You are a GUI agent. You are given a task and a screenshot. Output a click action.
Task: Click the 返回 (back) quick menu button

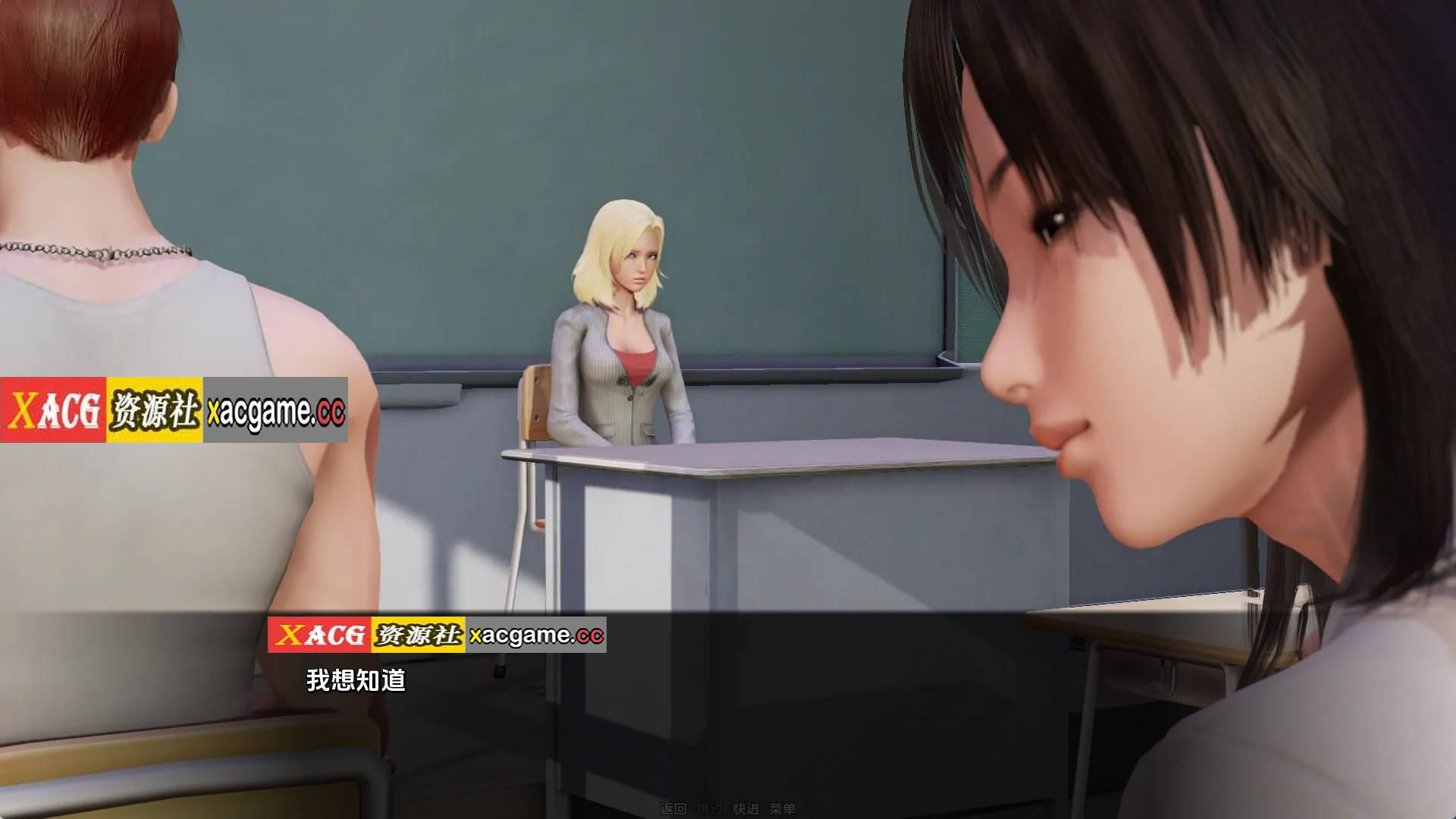coord(673,808)
